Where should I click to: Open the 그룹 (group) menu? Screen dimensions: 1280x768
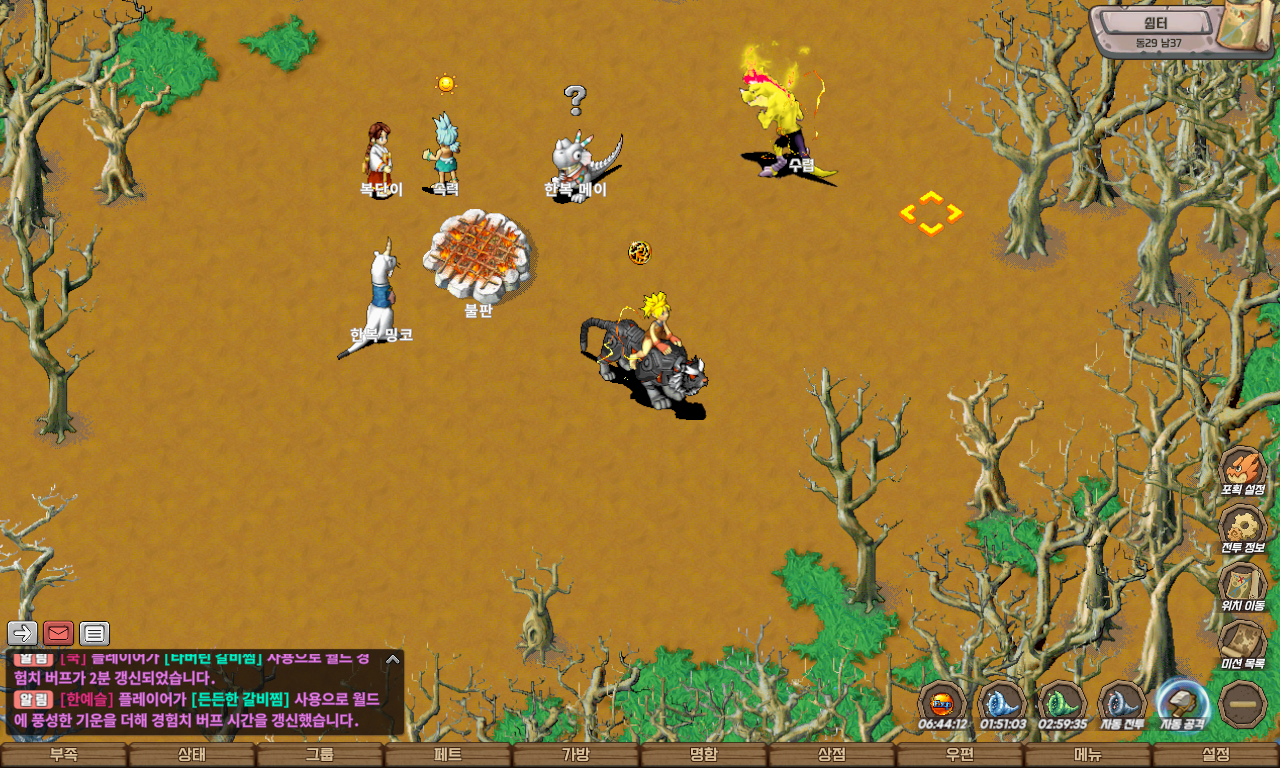point(320,755)
